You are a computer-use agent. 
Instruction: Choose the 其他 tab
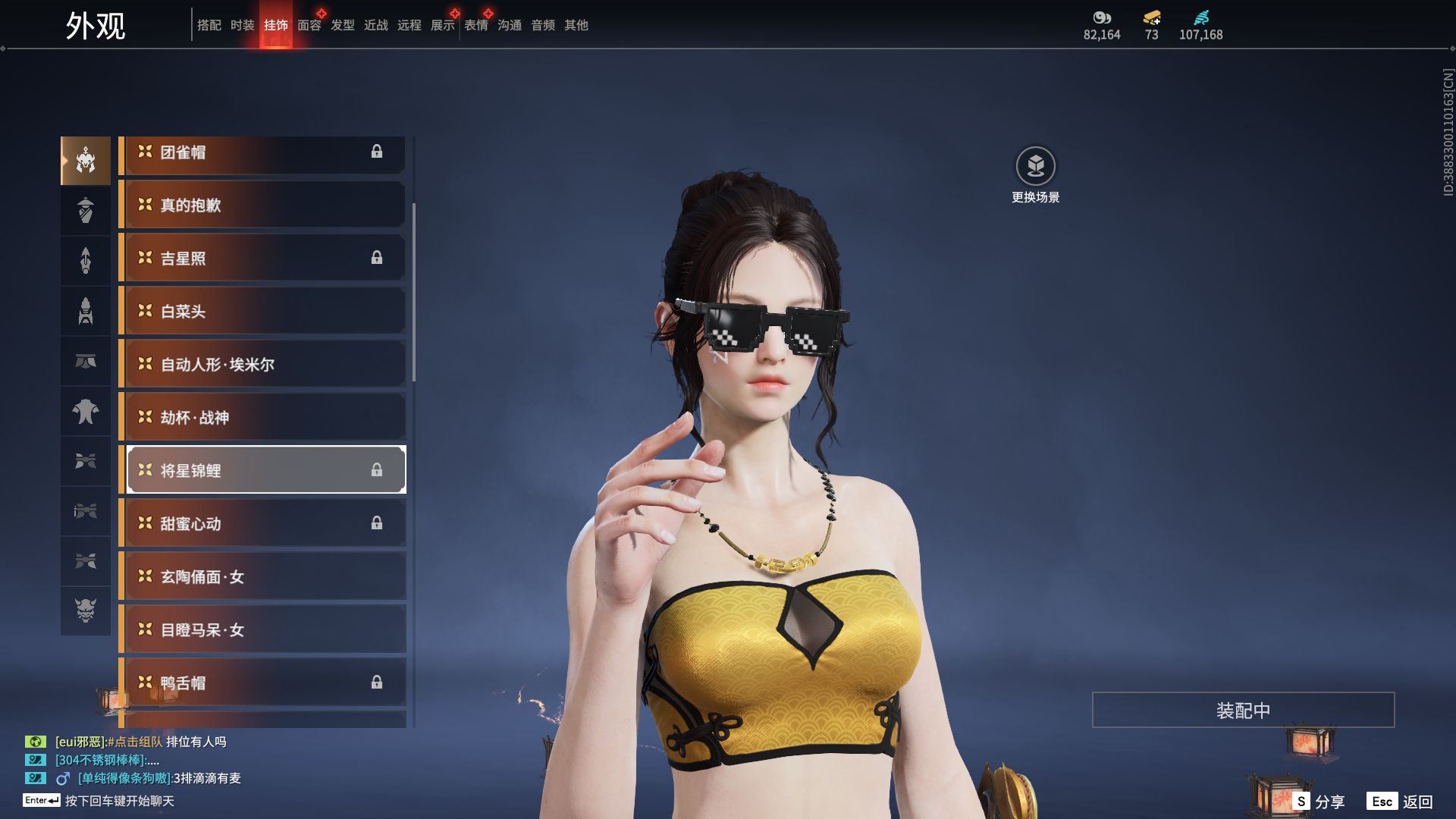coord(576,25)
